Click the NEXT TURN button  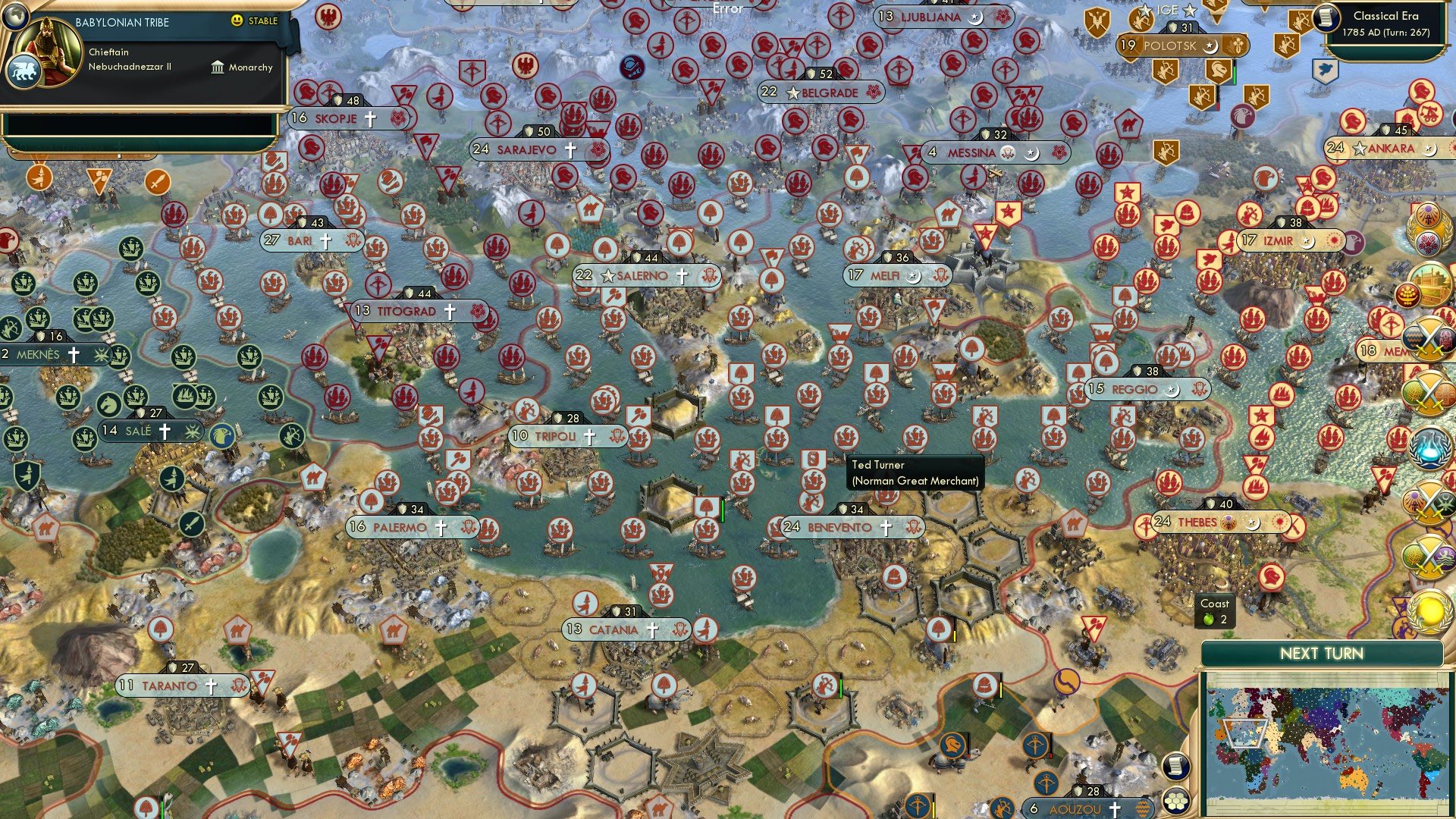click(x=1323, y=654)
